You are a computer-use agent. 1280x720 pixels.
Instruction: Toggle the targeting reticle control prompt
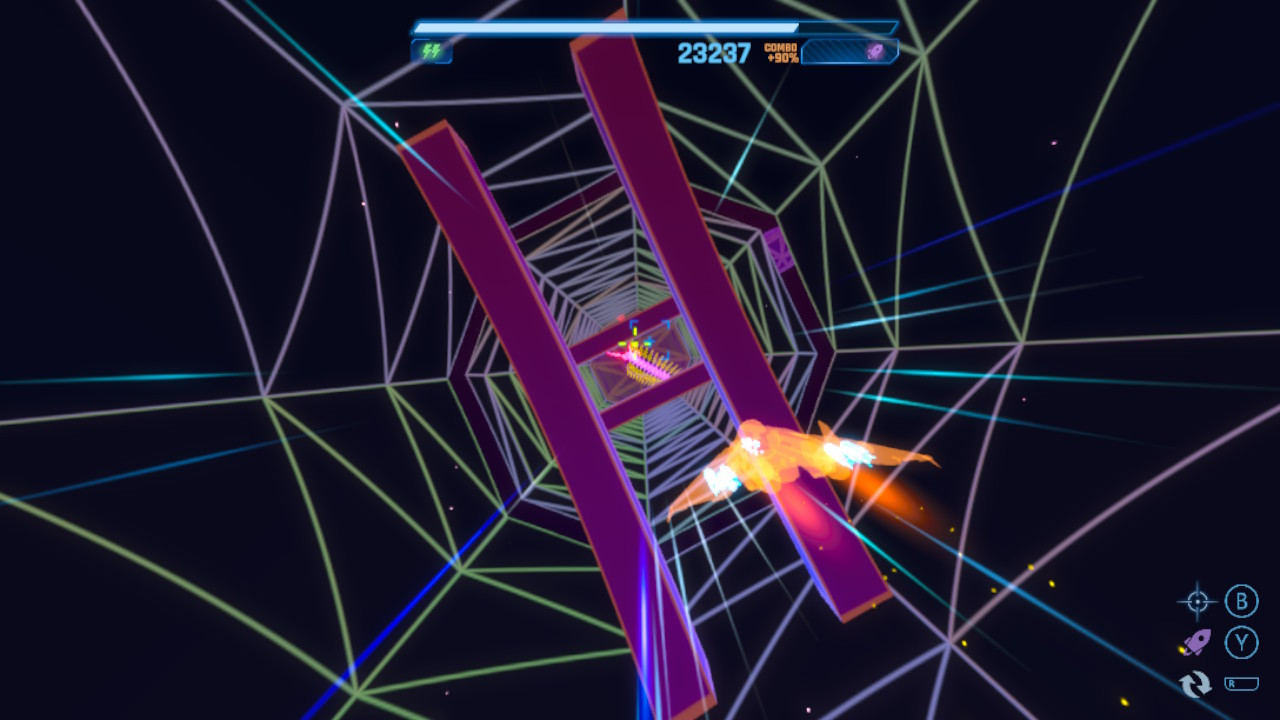coord(1196,602)
